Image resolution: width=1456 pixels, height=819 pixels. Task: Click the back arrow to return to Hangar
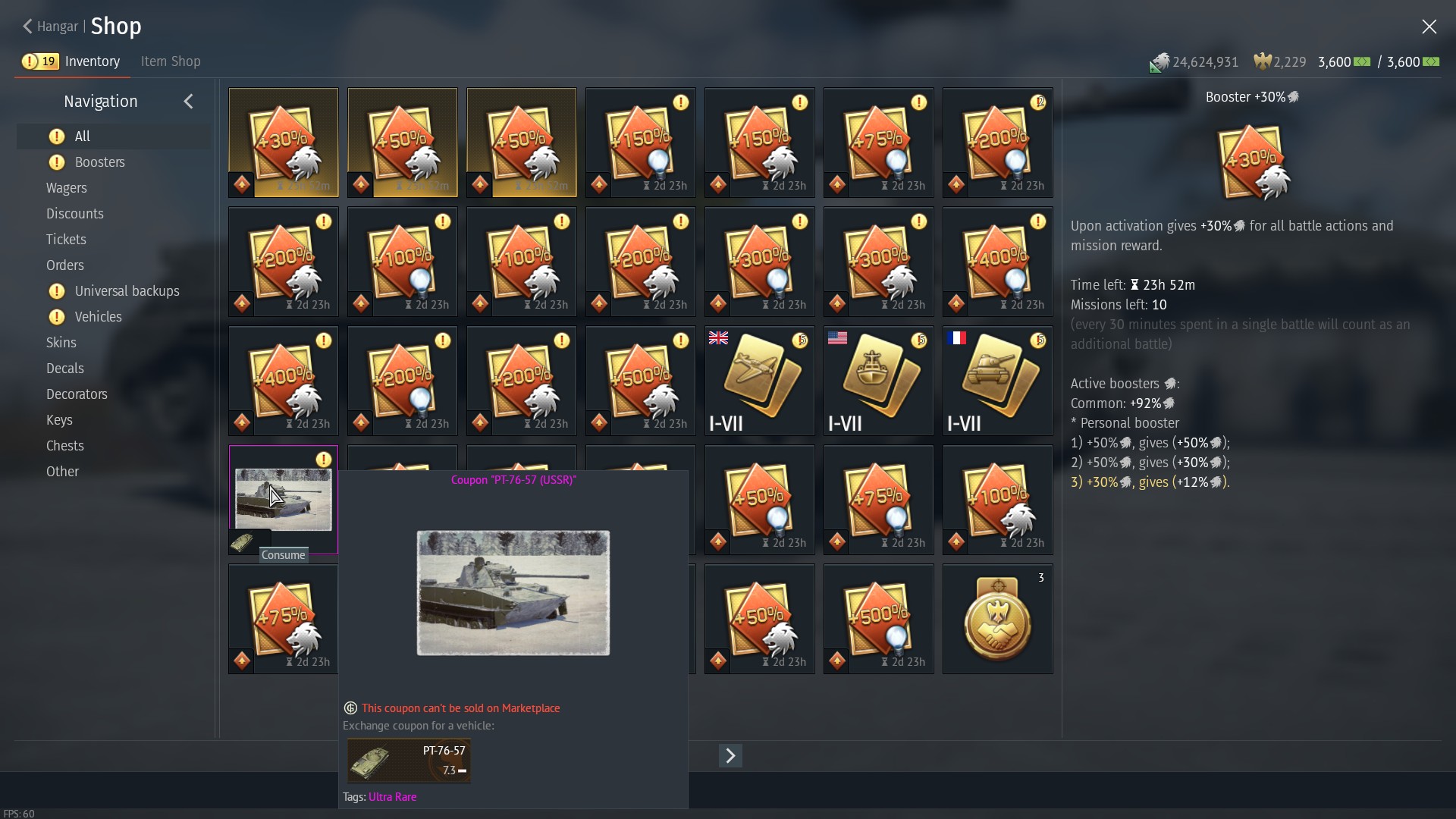pos(27,27)
